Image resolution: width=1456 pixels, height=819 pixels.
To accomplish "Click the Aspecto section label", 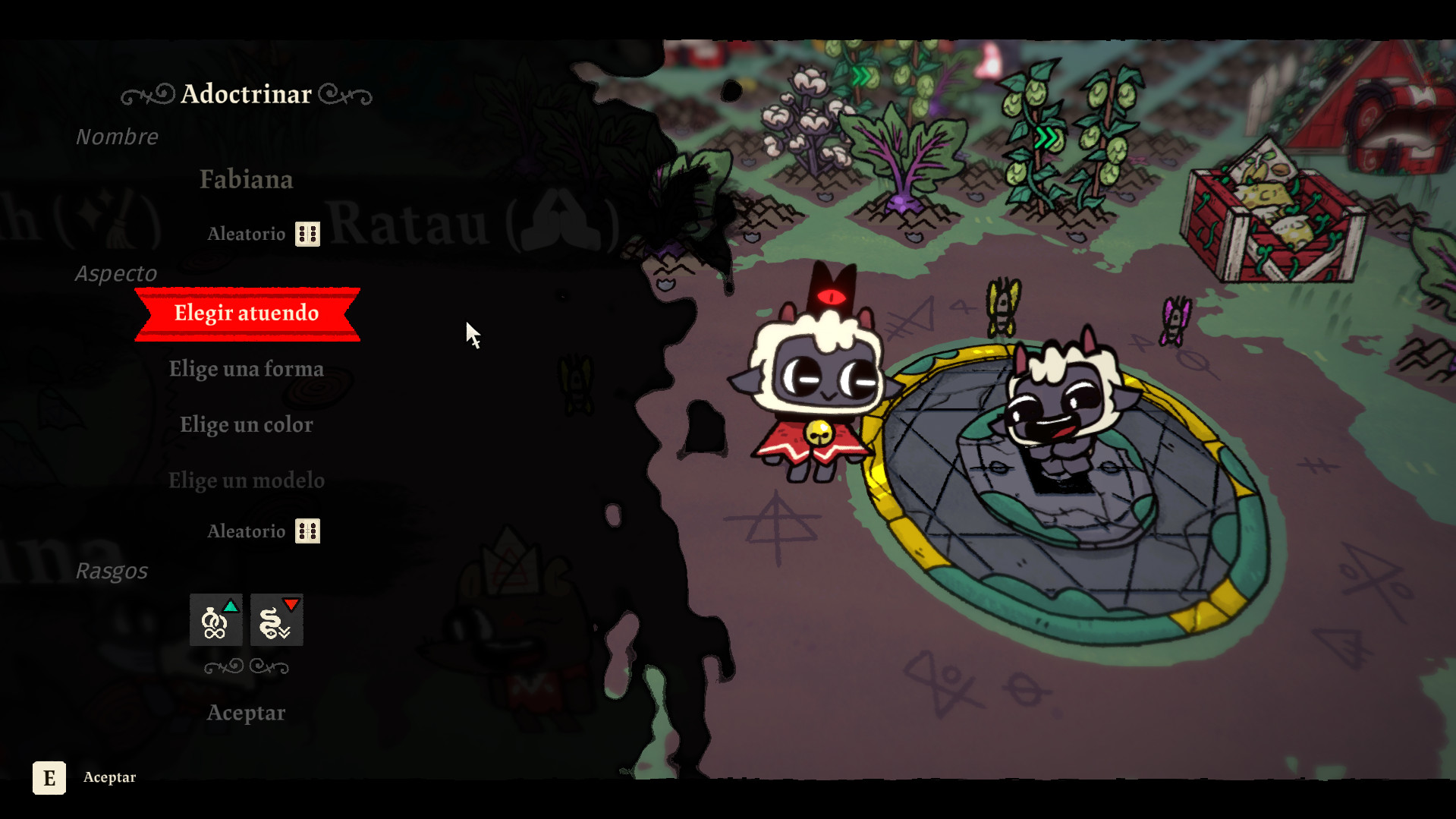I will (116, 273).
